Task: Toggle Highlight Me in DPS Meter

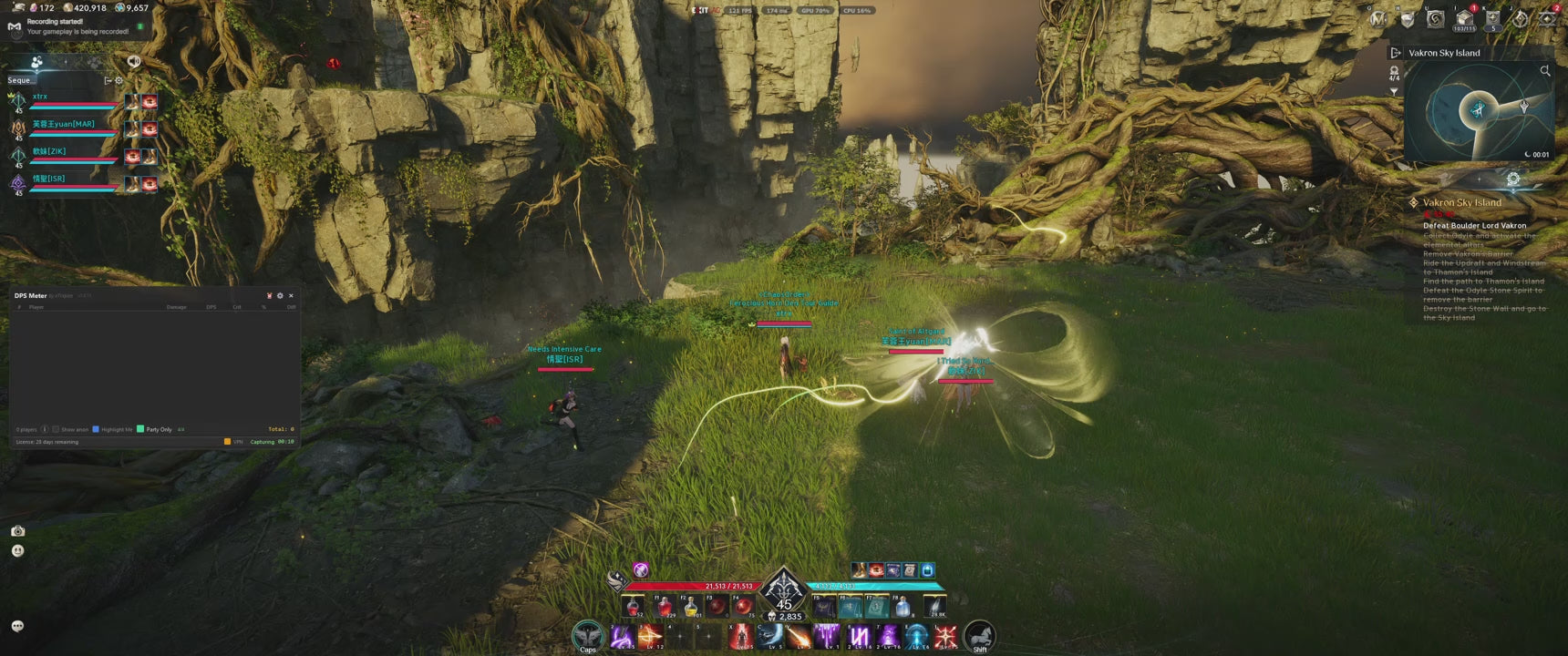Action: 96,429
